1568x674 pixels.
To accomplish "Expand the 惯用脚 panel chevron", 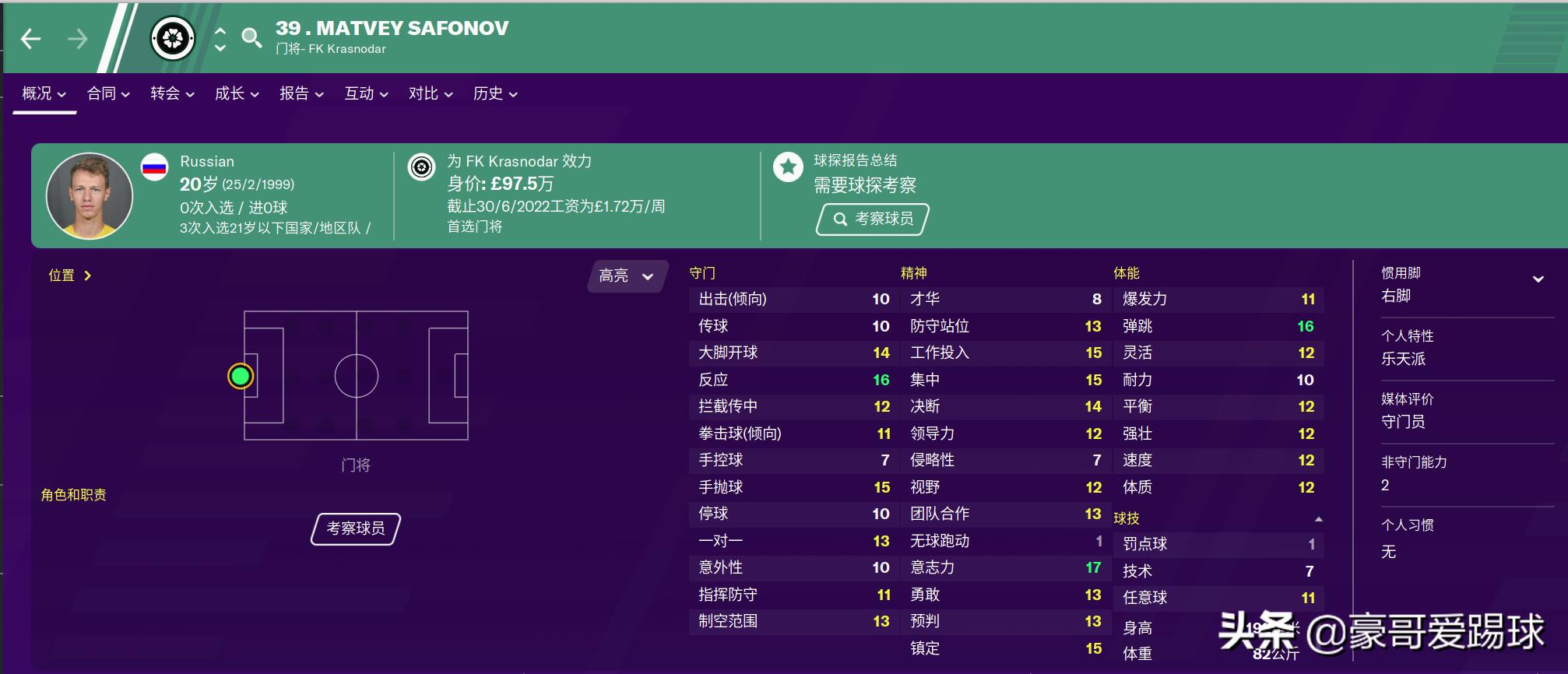I will [x=1537, y=277].
